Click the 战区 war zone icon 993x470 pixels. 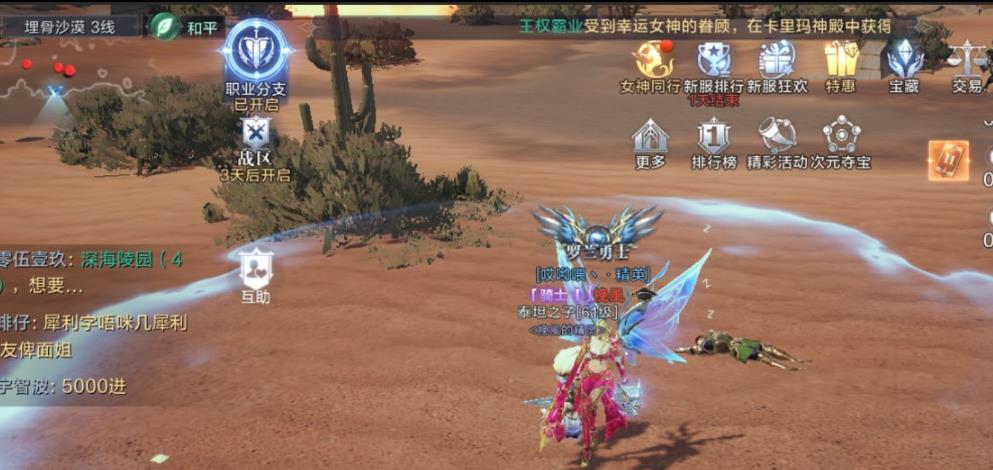[x=256, y=133]
